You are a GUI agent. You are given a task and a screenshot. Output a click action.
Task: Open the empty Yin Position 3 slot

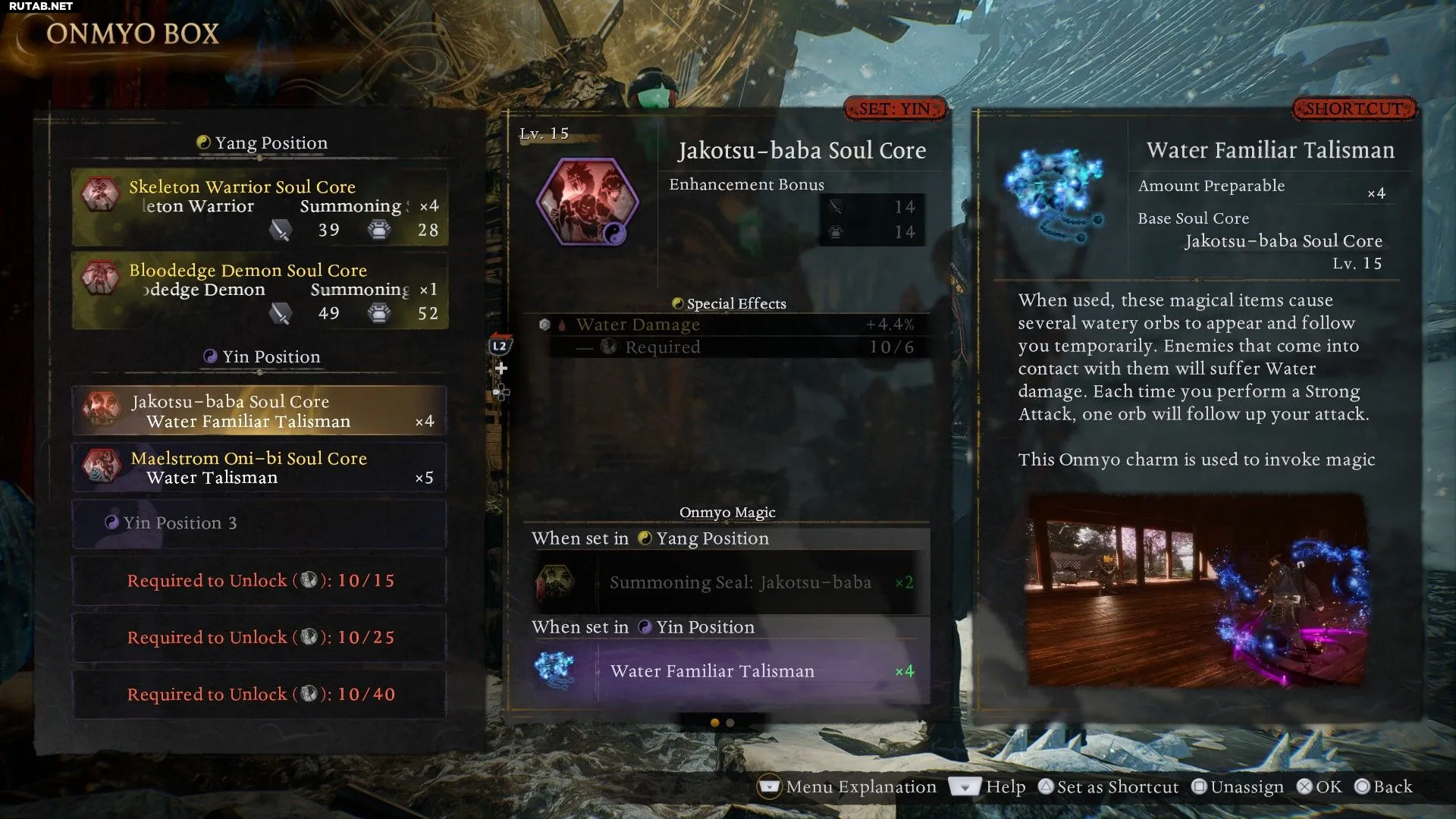coord(259,523)
